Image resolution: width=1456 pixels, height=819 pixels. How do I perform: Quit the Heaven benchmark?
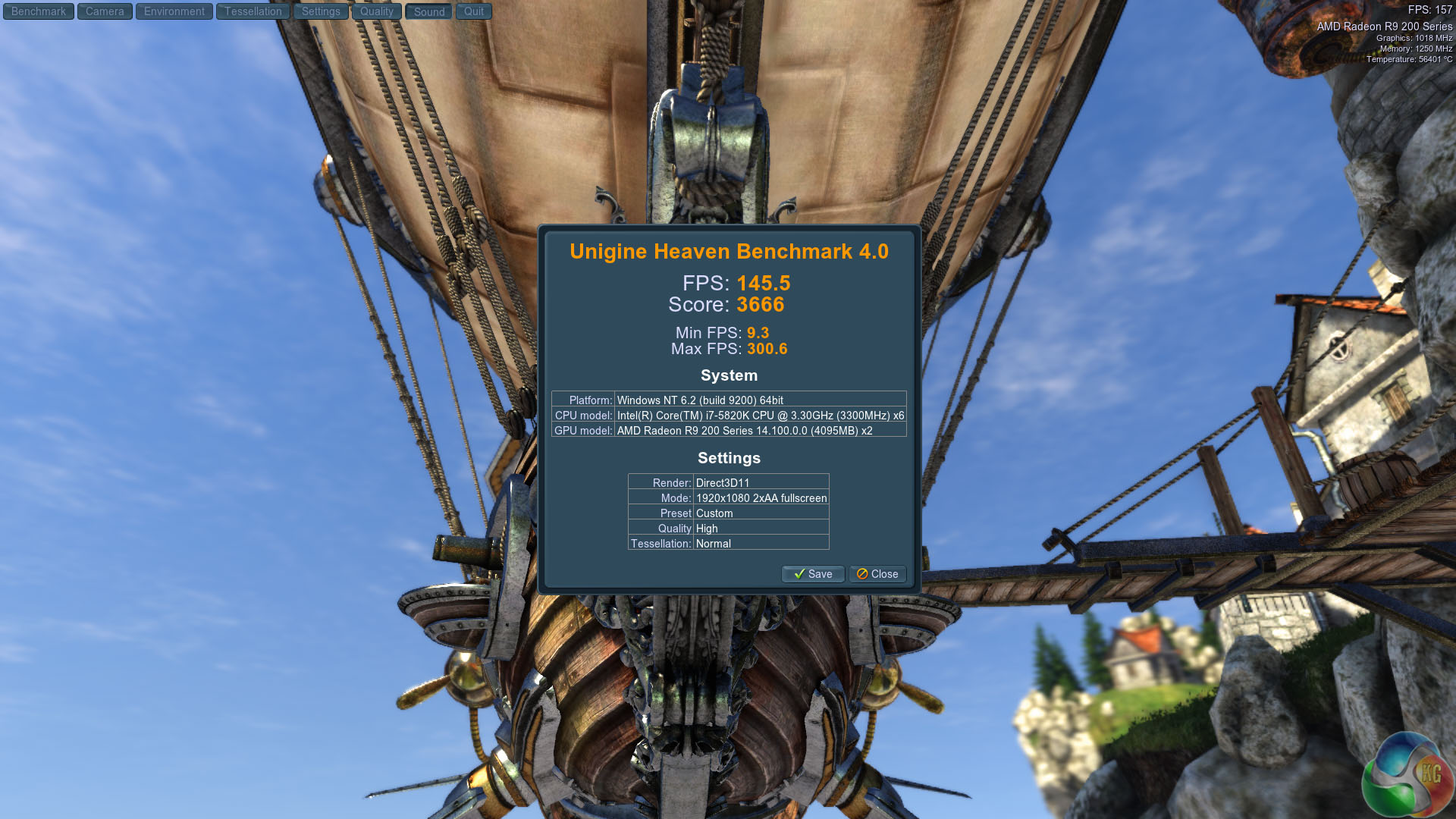point(474,11)
